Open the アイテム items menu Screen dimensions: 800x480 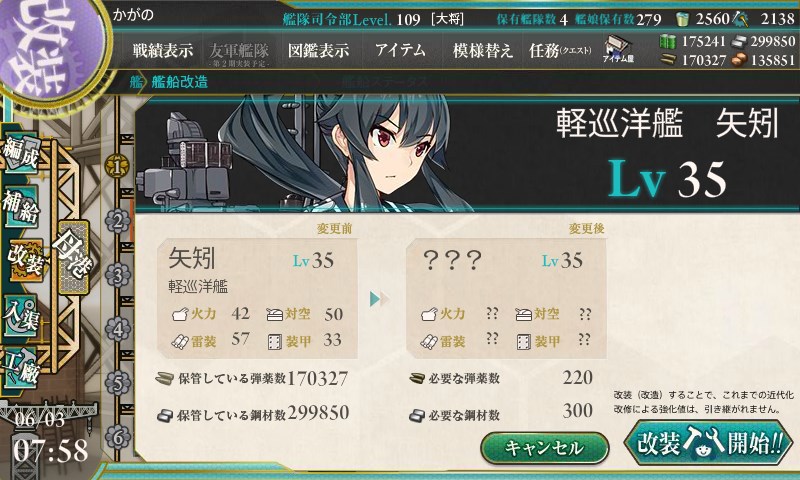tap(400, 51)
